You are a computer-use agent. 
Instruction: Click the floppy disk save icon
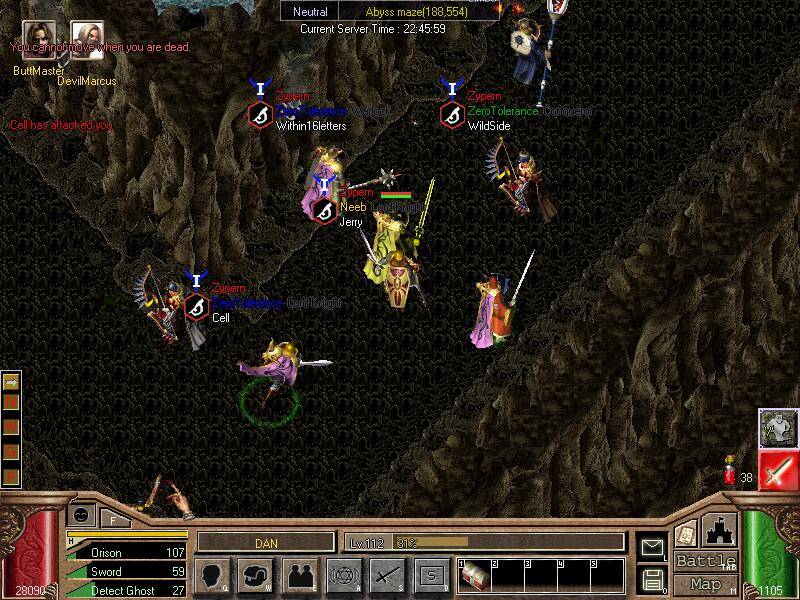652,578
